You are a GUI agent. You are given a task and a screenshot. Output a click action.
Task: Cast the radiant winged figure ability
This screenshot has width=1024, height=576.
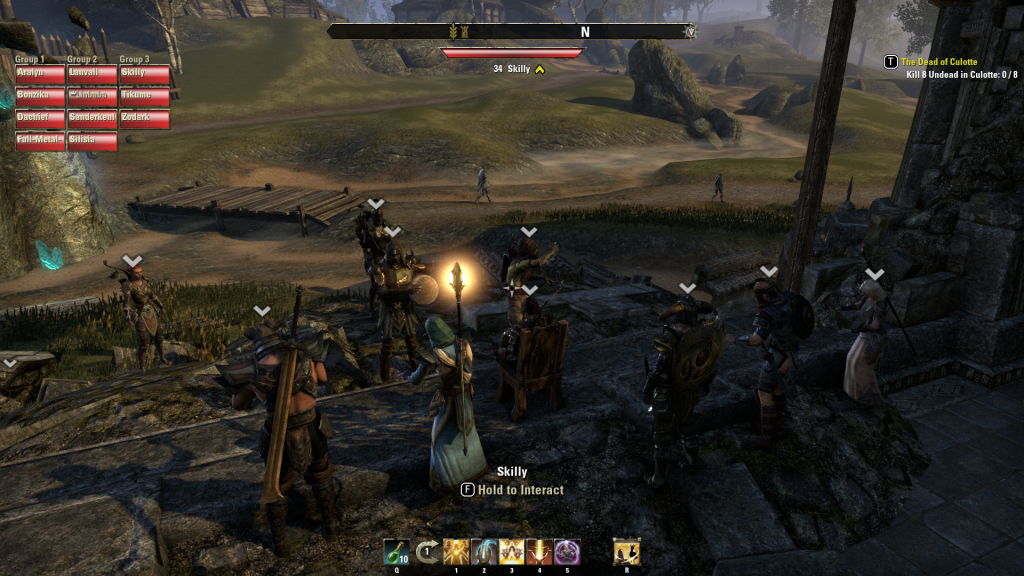tap(512, 551)
